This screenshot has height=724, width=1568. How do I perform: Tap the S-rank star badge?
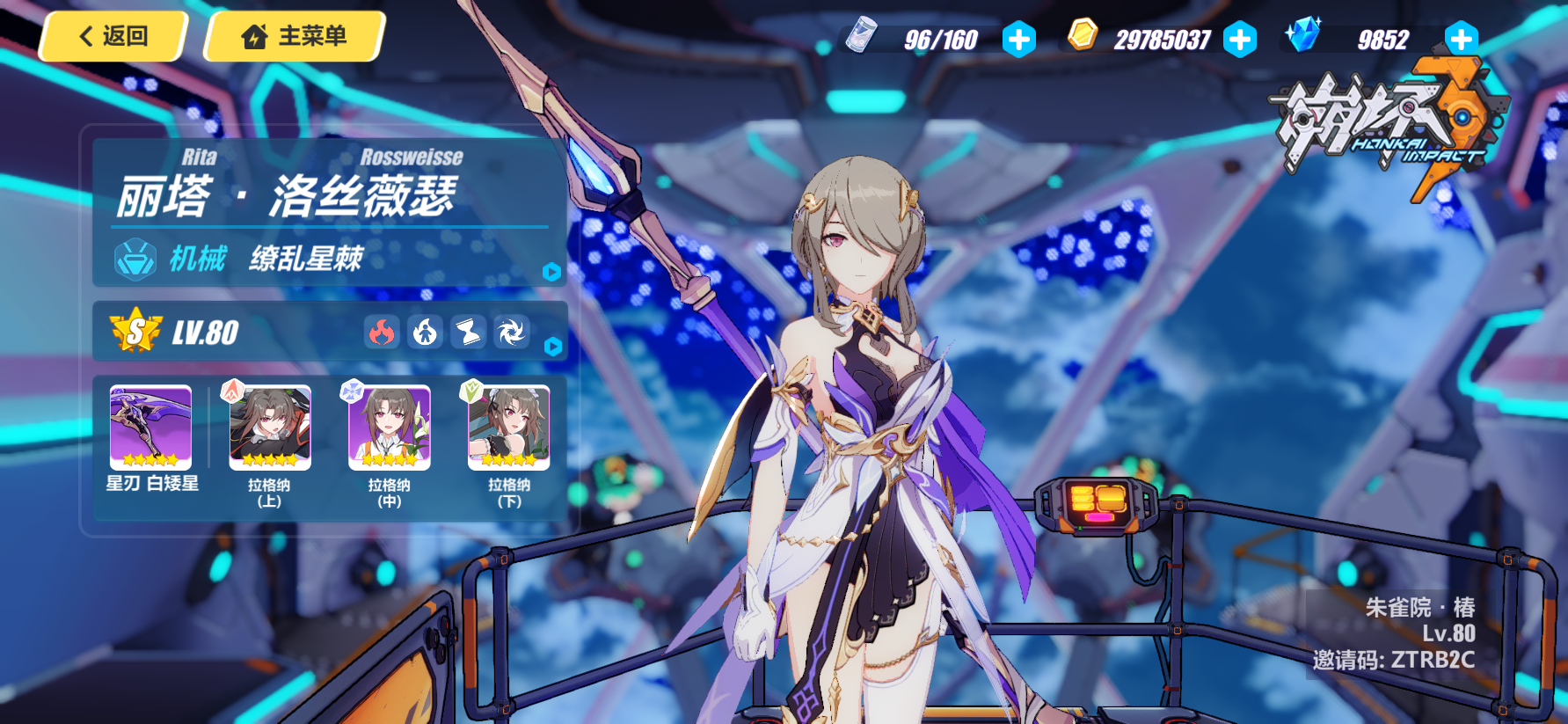[x=136, y=332]
